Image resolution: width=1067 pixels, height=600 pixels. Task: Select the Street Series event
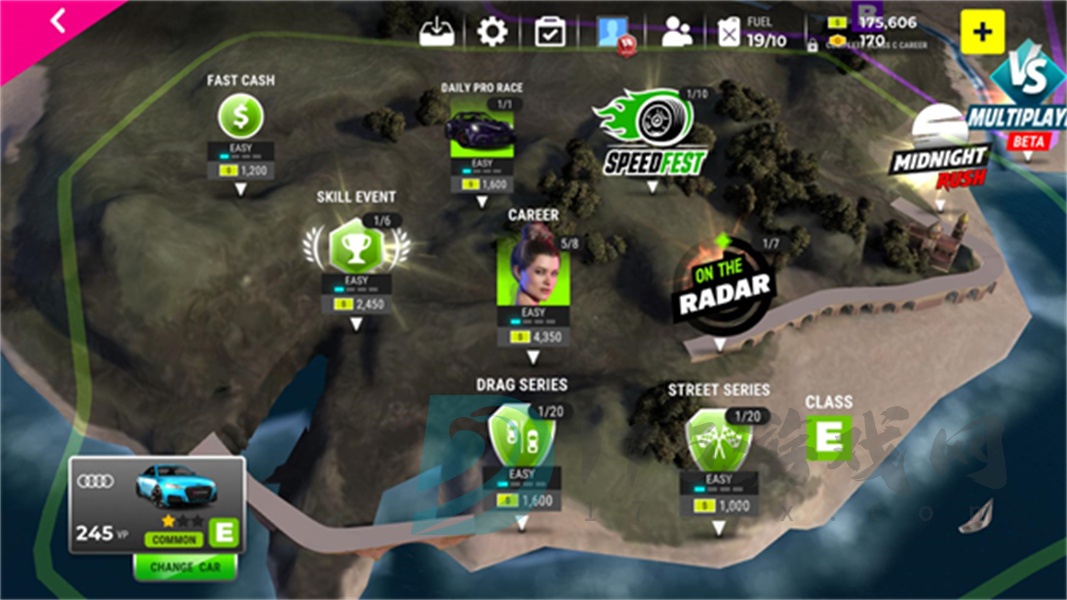click(719, 441)
